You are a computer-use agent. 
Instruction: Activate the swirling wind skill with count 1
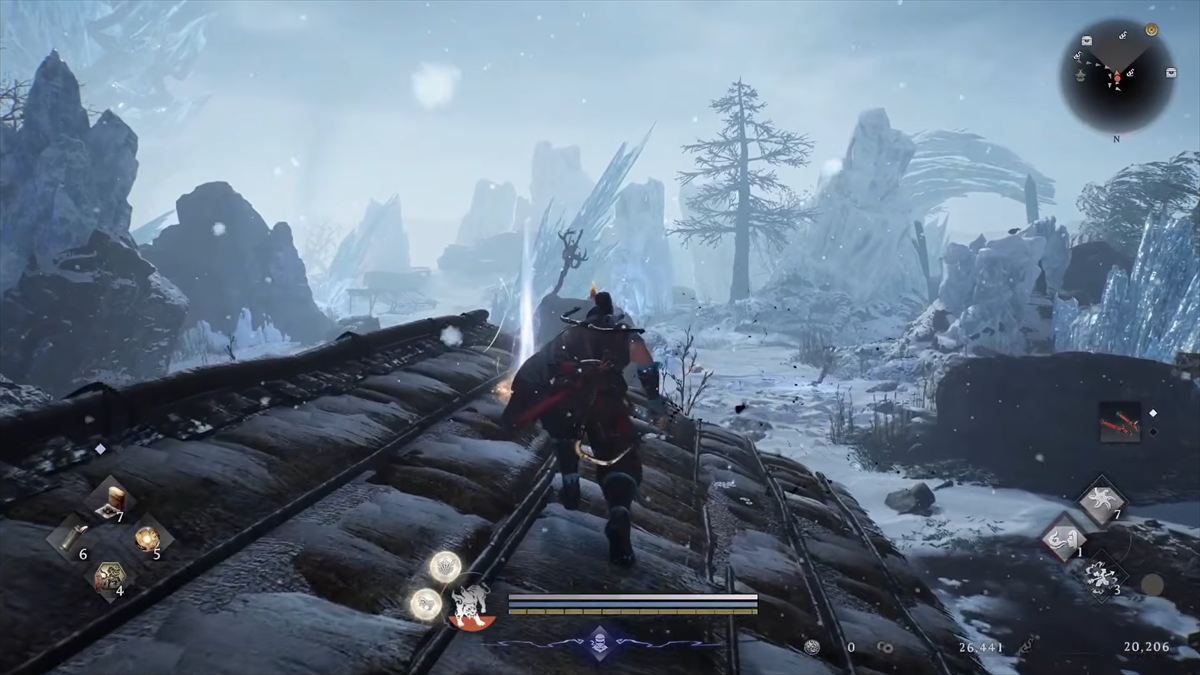click(x=1061, y=540)
